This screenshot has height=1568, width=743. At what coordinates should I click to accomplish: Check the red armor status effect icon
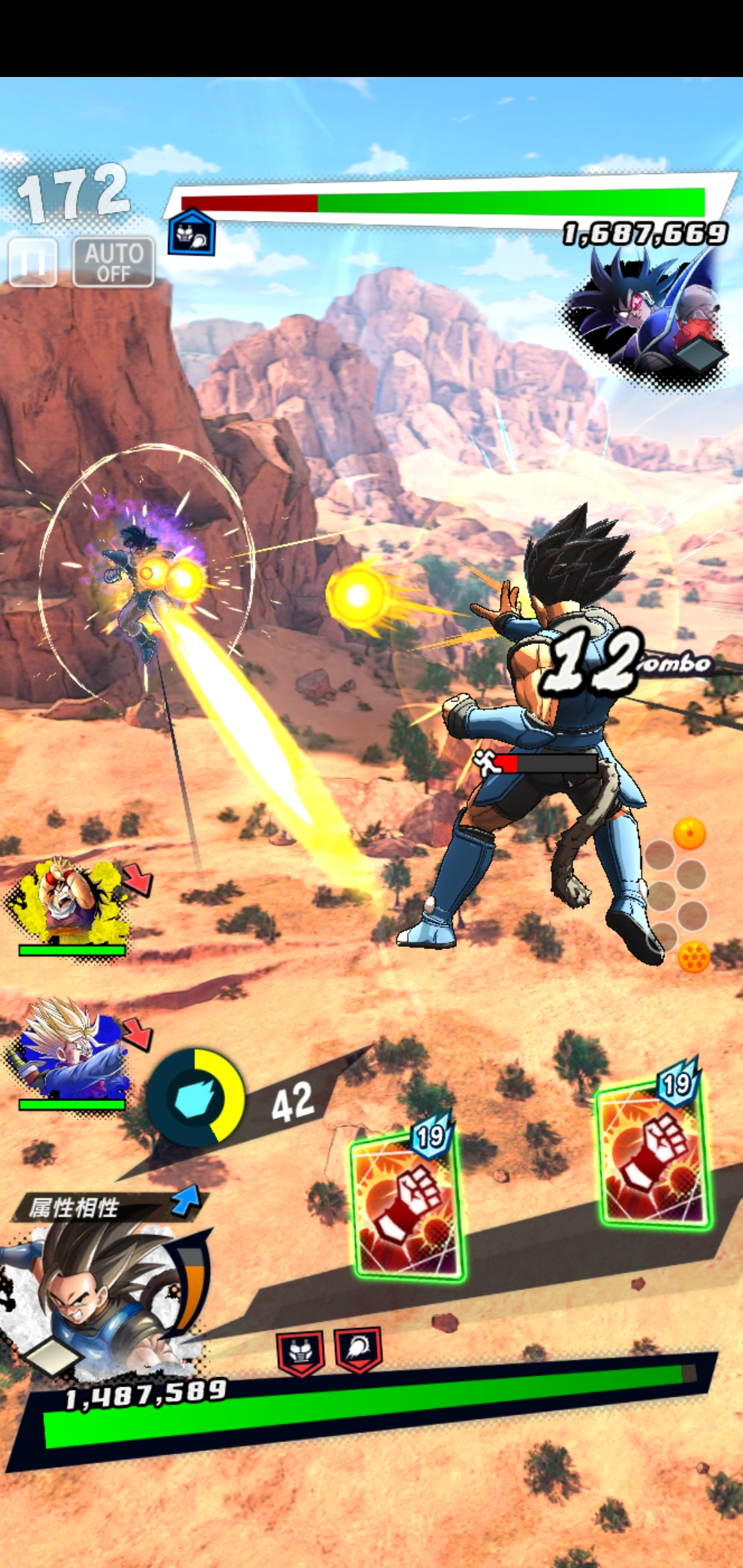[x=301, y=1351]
